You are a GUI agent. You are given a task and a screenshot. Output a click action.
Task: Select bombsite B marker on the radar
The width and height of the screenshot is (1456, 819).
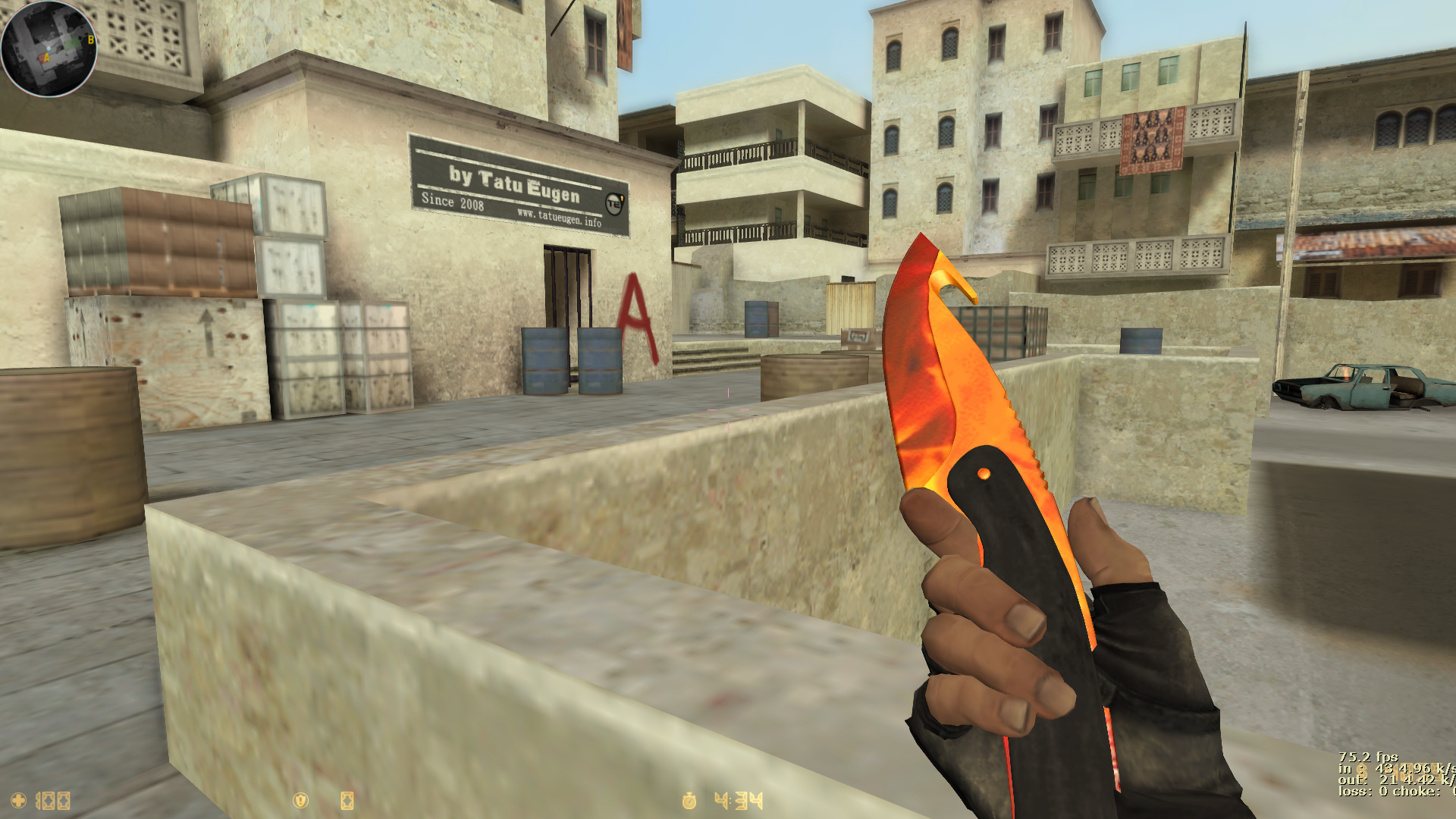coord(91,39)
